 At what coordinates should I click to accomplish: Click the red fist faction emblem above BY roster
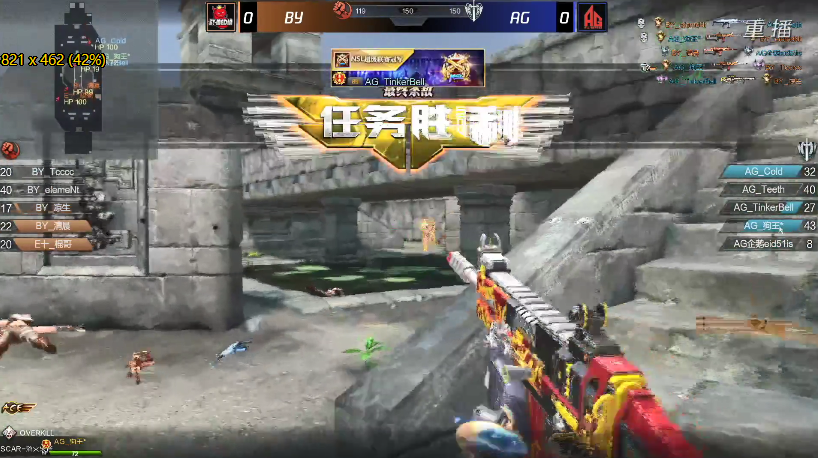coord(11,149)
